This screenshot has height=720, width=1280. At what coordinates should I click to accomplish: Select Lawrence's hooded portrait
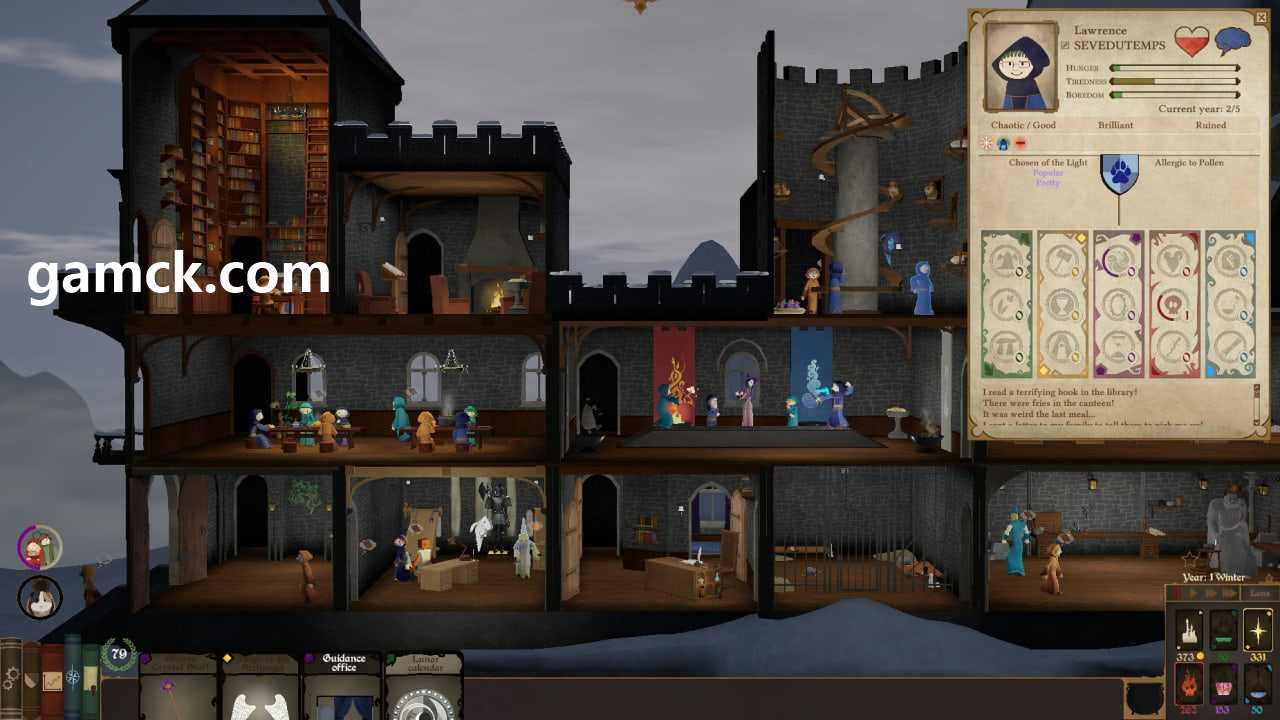coord(1020,66)
